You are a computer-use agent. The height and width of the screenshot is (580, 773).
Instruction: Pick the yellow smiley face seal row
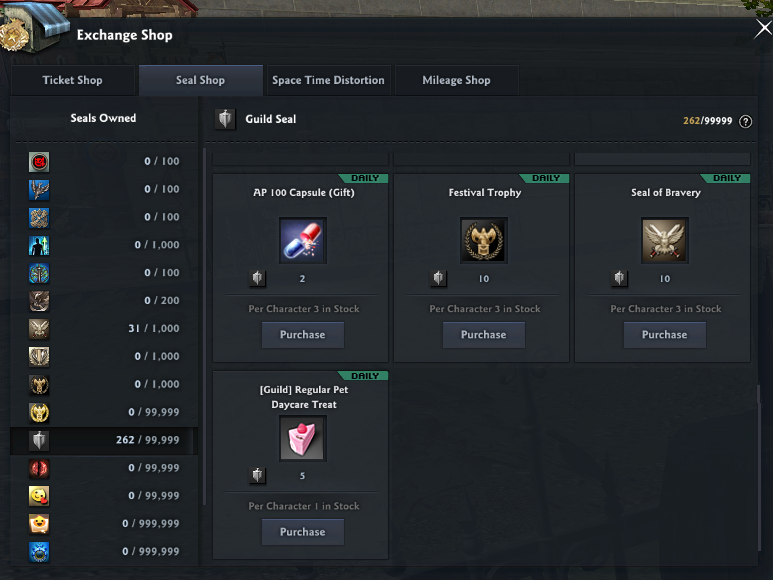104,496
